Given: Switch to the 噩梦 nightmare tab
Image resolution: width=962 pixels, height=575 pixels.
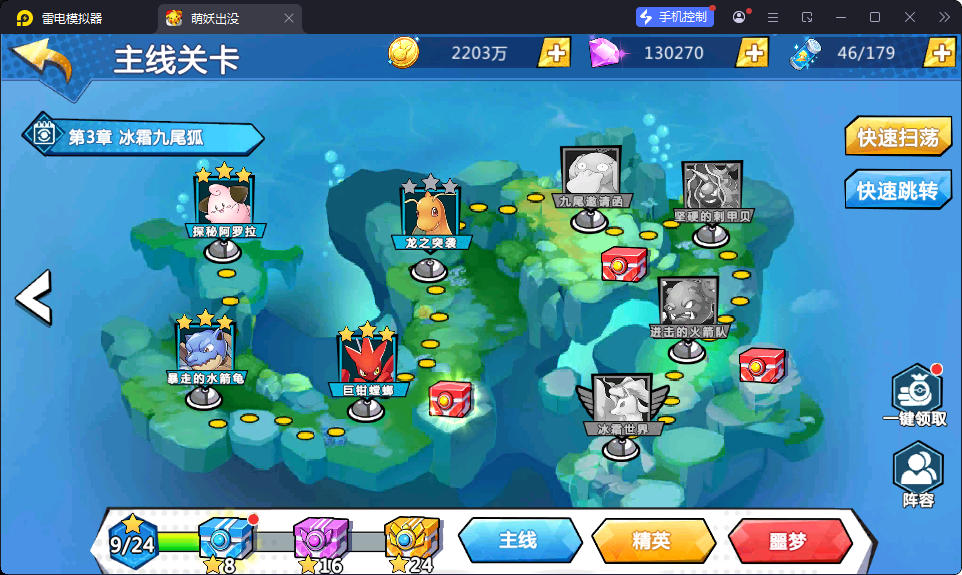Looking at the screenshot, I should pos(787,541).
